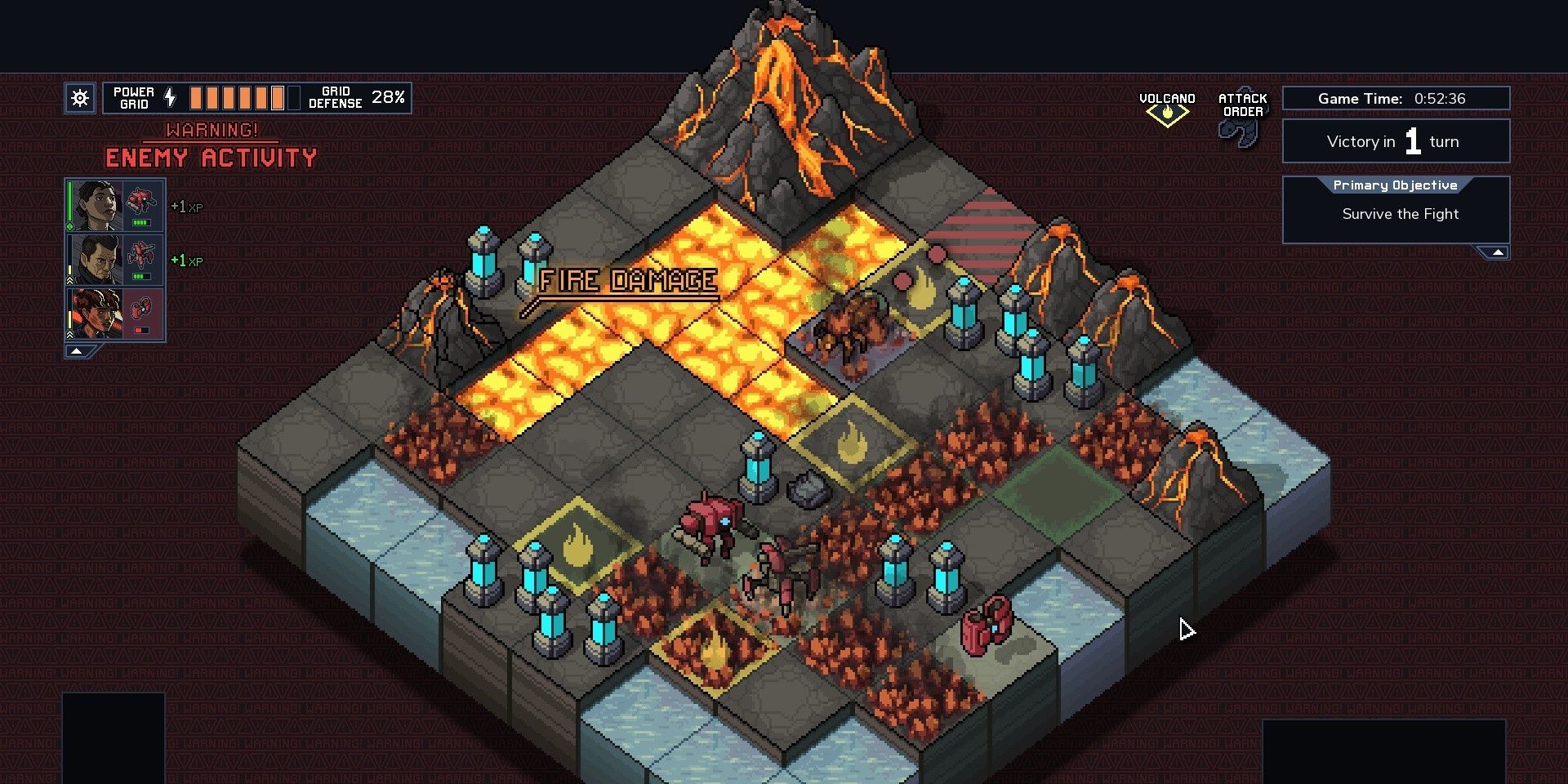1568x784 pixels.
Task: Collapse the pilot squad panel arrow
Action: pyautogui.click(x=77, y=351)
